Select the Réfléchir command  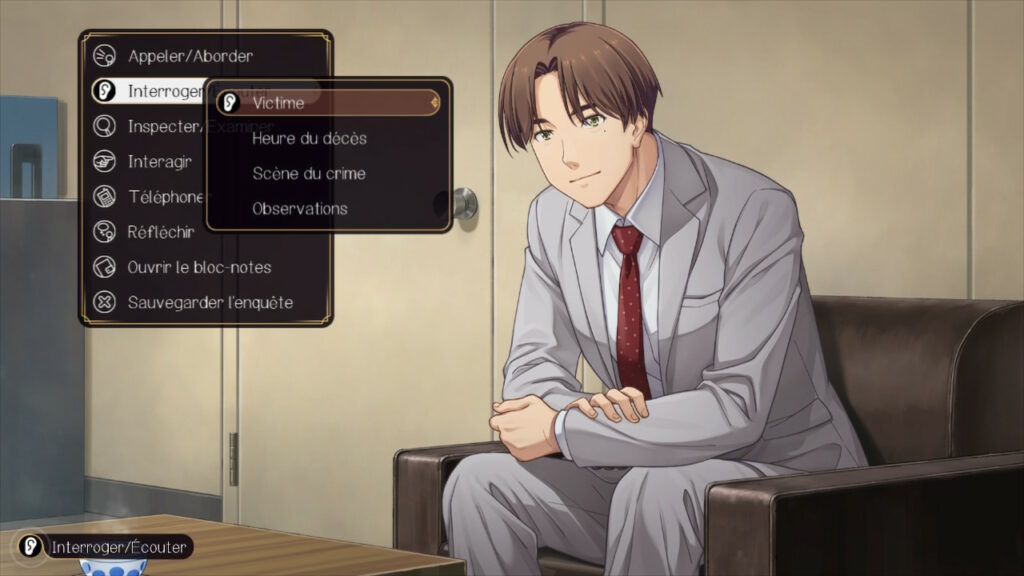(160, 232)
